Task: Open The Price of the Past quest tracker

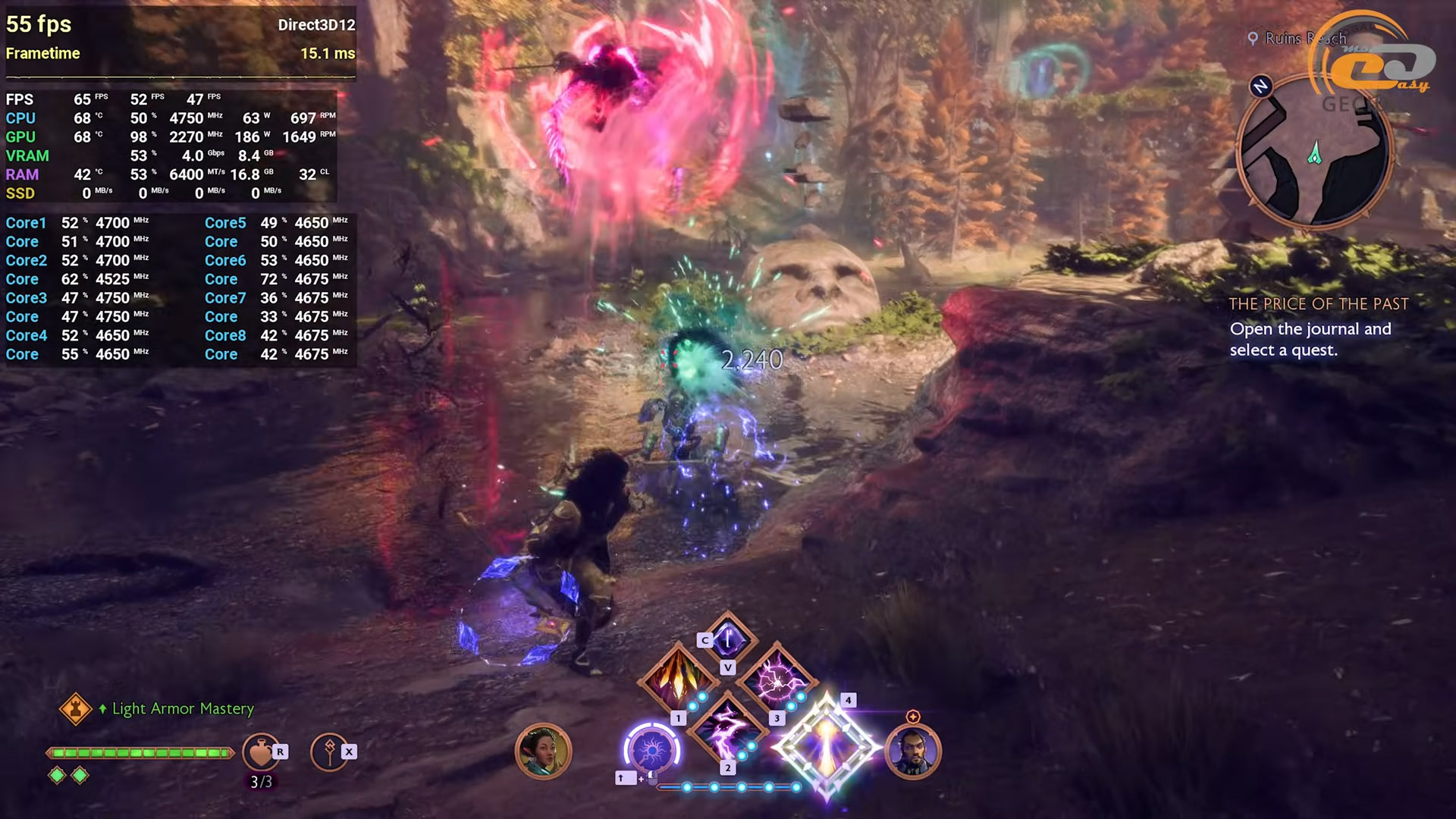Action: click(x=1318, y=304)
